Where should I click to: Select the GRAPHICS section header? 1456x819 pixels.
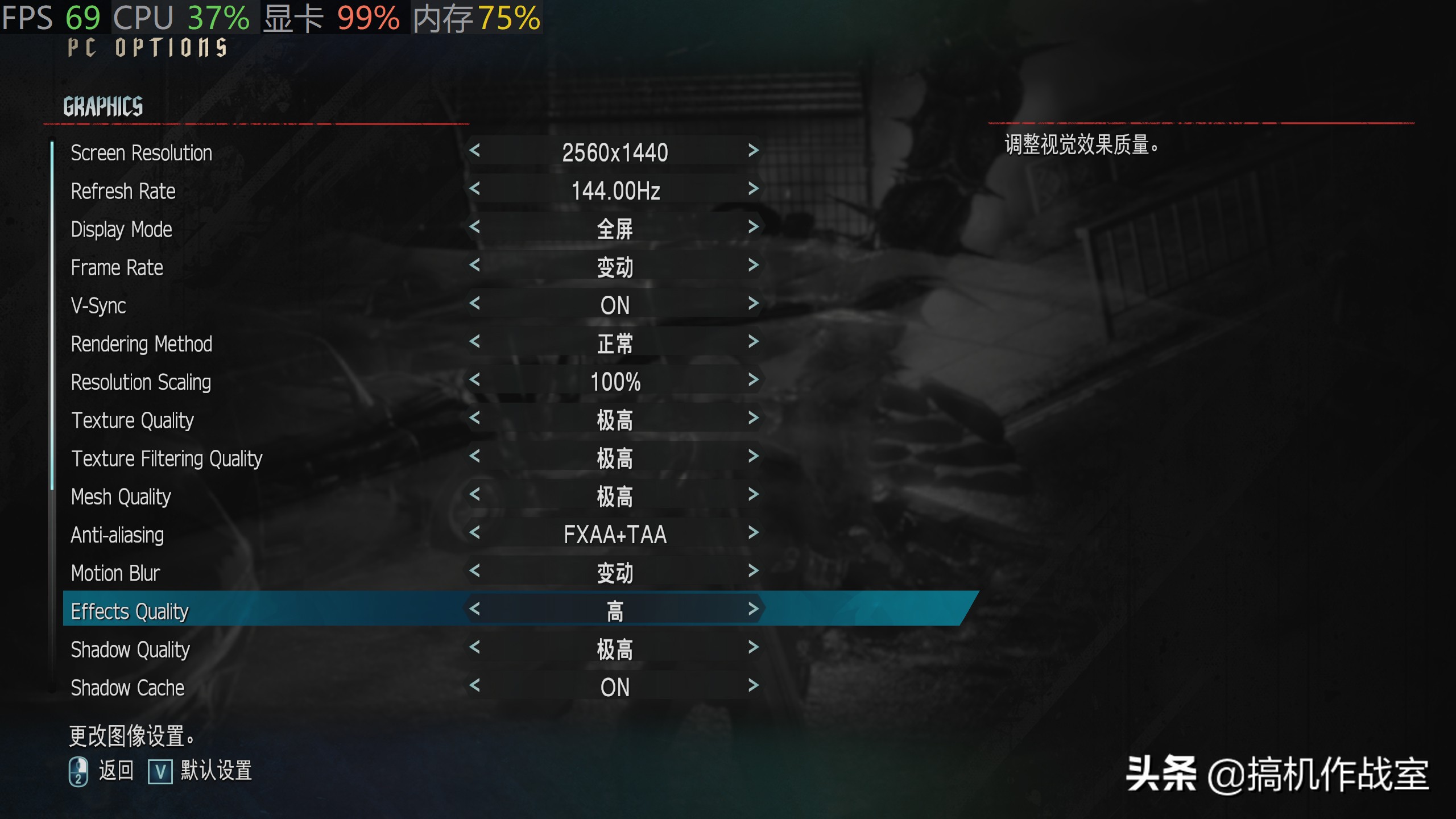(102, 105)
